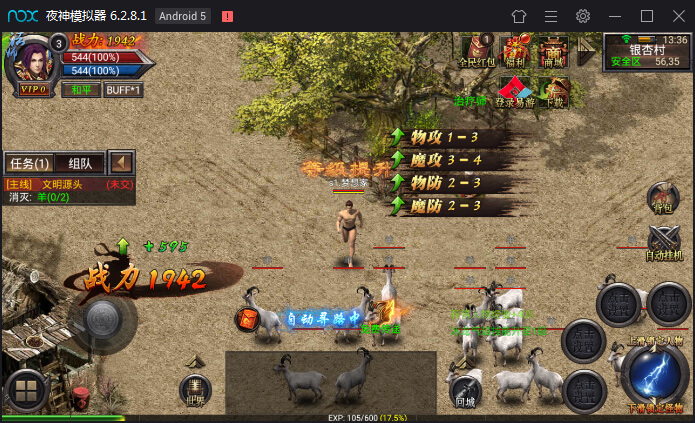Open the 银杏村 minimap panel
The height and width of the screenshot is (423, 695).
point(647,52)
